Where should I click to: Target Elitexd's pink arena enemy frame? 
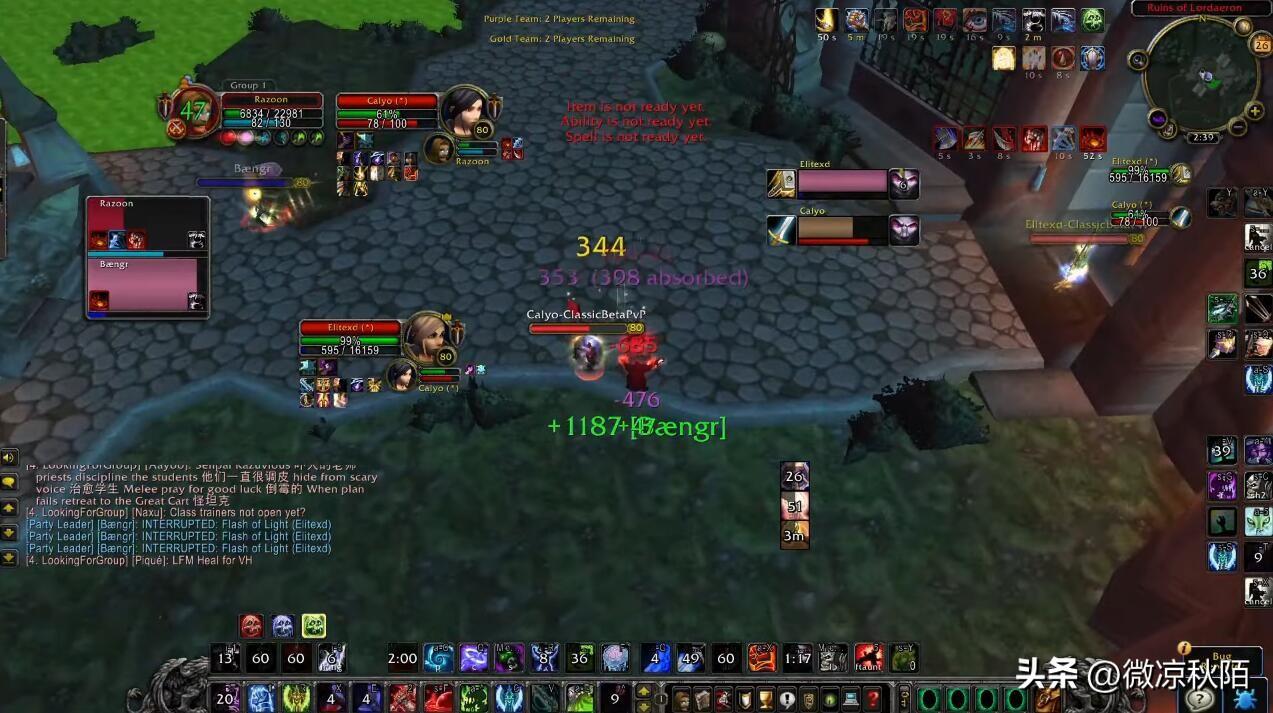coord(842,184)
